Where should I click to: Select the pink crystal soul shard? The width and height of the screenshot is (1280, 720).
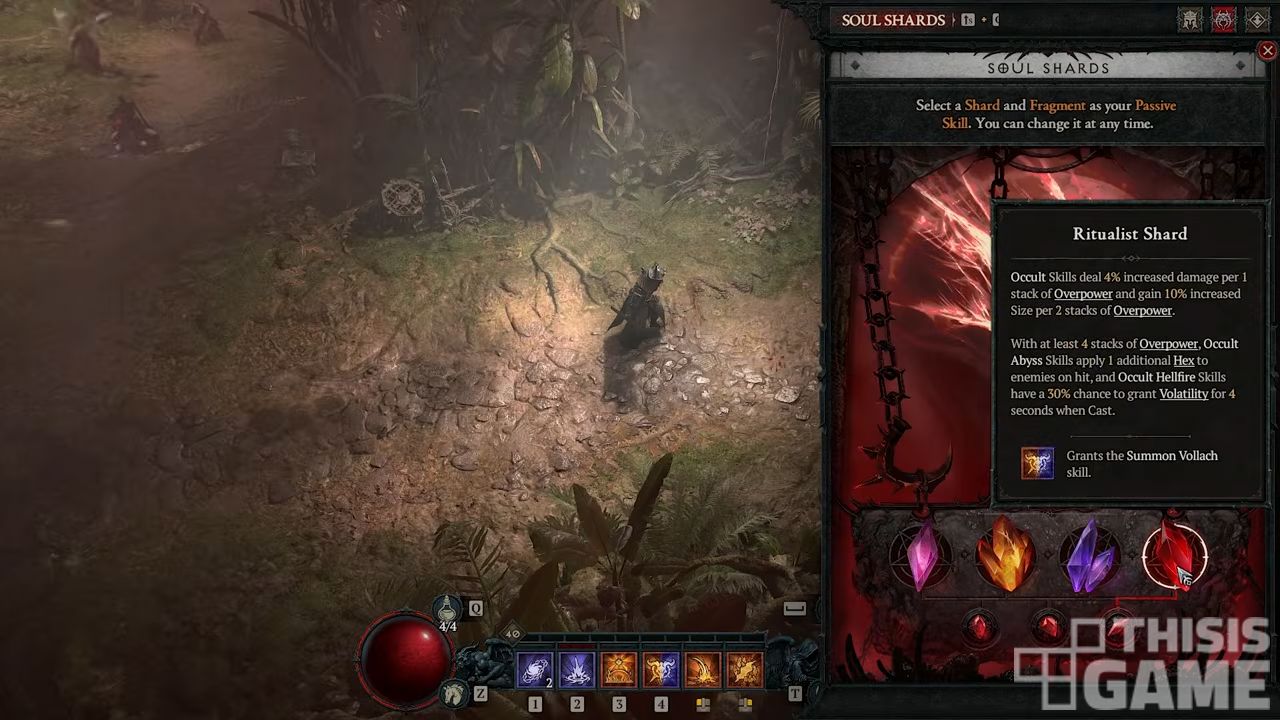tap(921, 555)
